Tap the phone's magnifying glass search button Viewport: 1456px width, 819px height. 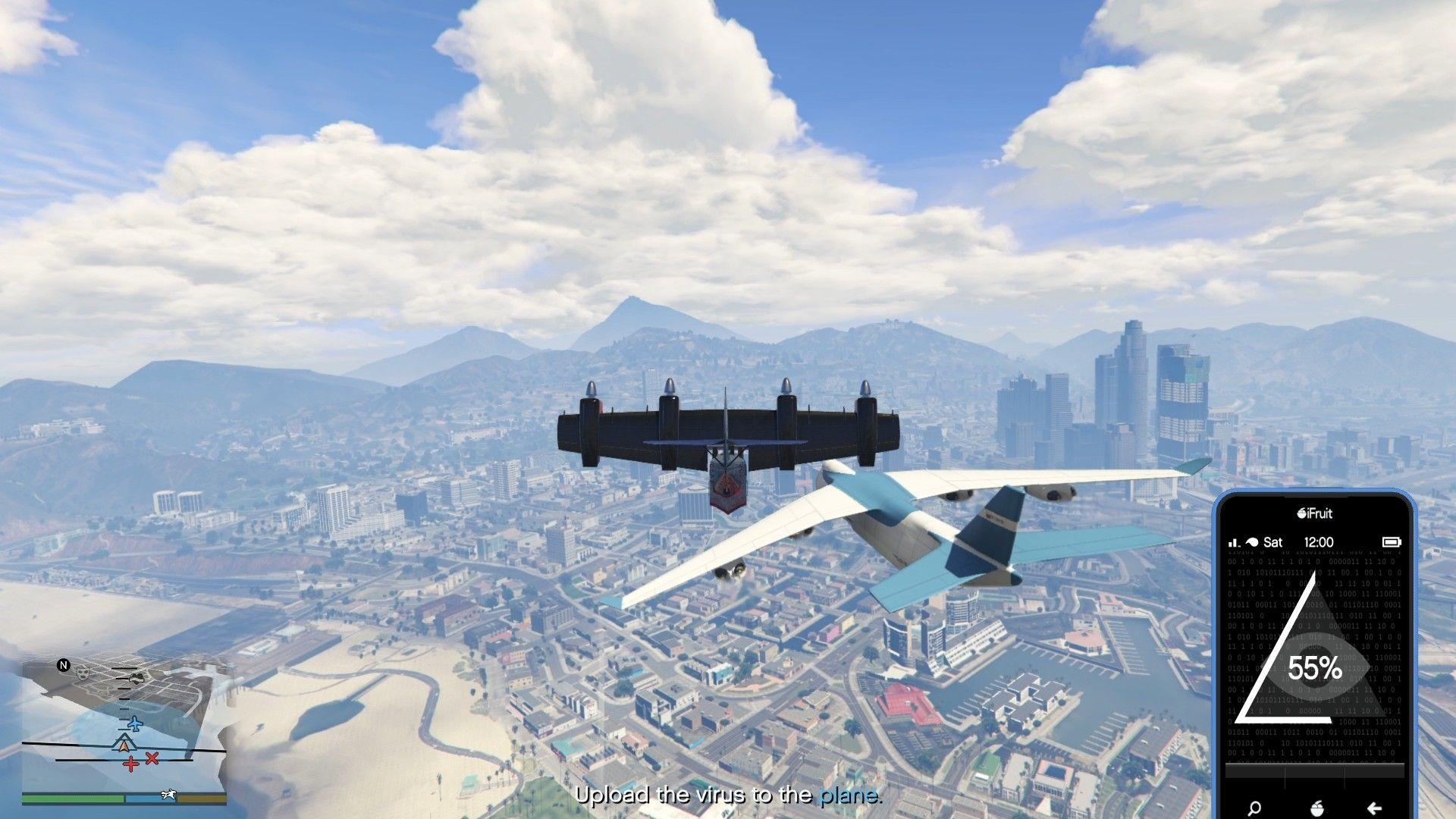(1254, 808)
